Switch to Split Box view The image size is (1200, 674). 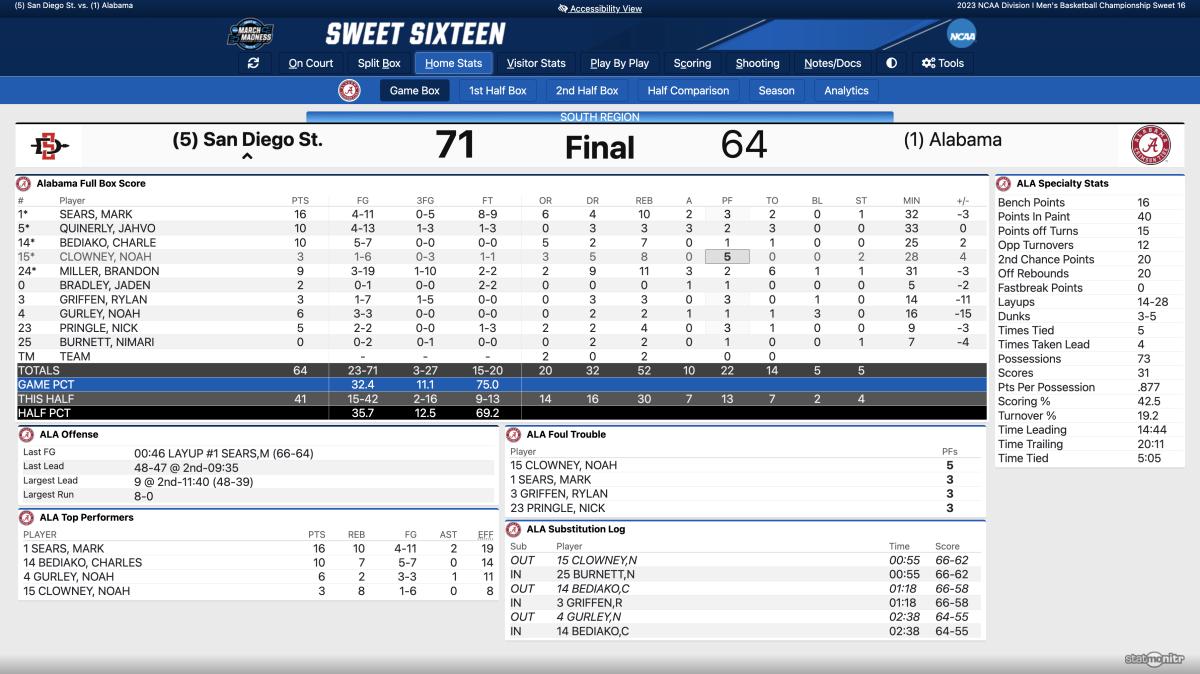coord(379,63)
